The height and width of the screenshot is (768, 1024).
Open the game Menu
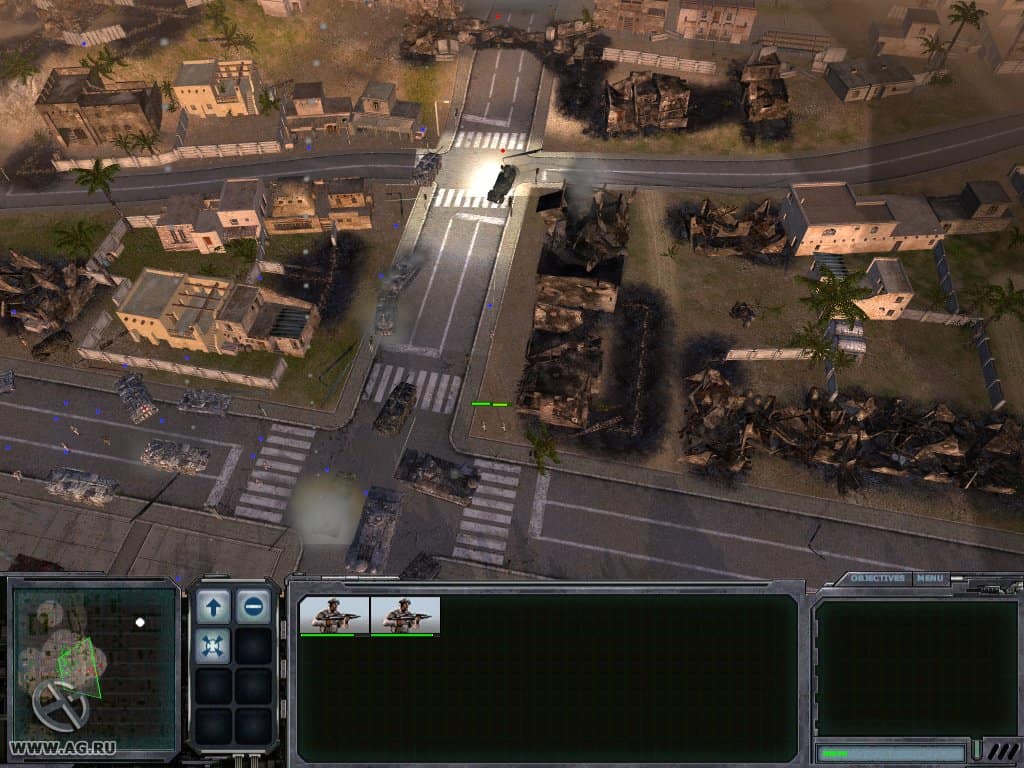click(x=930, y=578)
